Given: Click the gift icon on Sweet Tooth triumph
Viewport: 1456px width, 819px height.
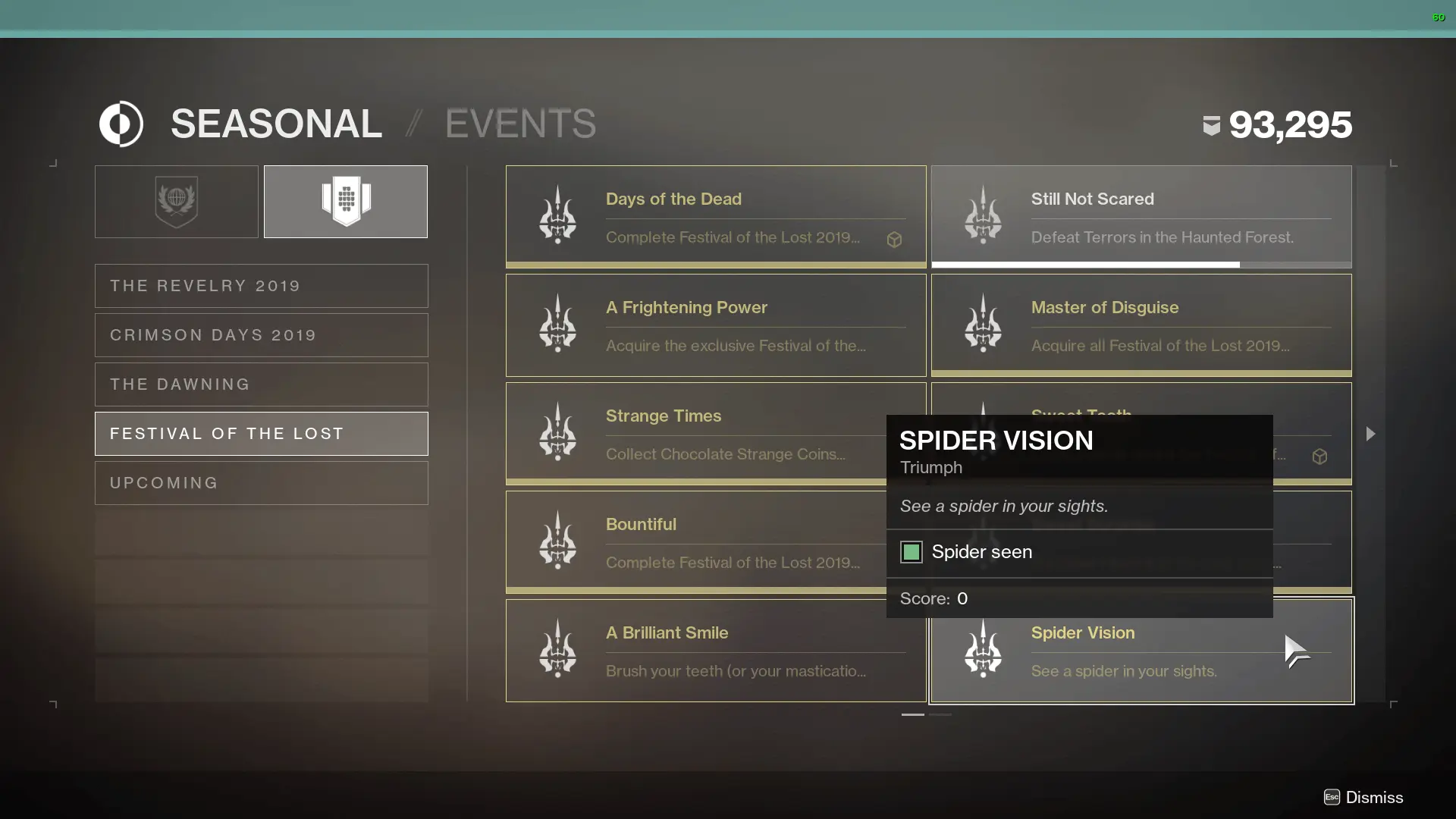Looking at the screenshot, I should (x=1320, y=457).
